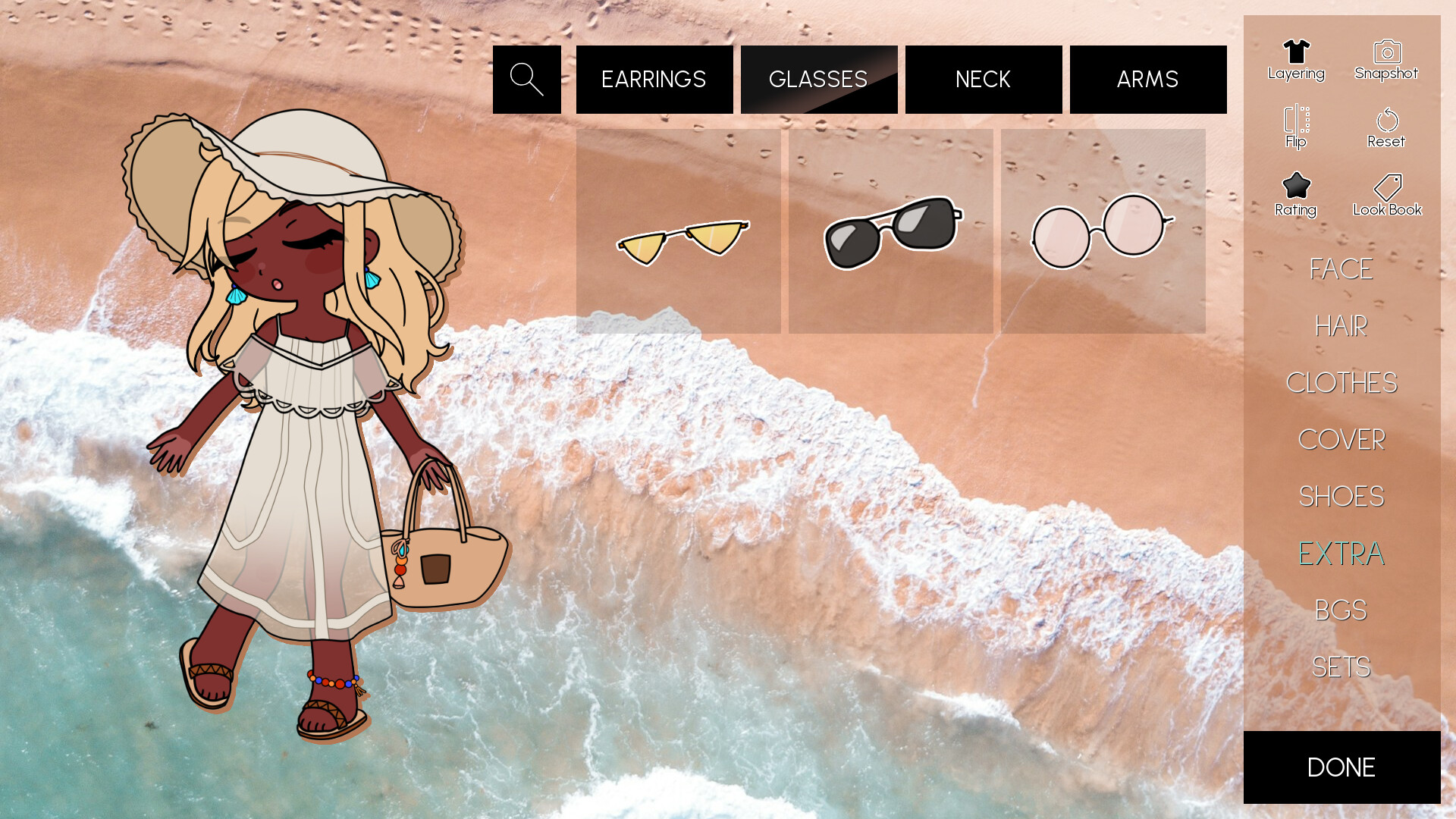Switch to the EARRINGS tab
Screen dimensions: 1456x819
(x=654, y=78)
